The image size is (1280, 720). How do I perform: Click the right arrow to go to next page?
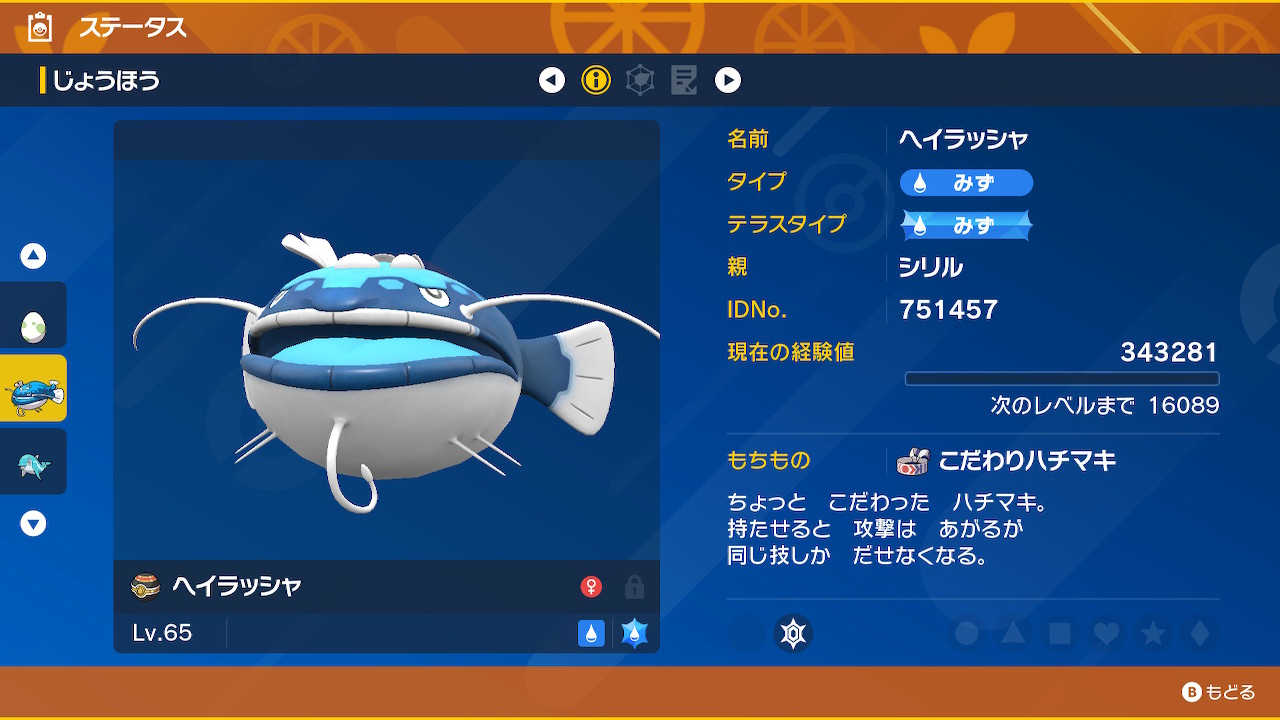(728, 80)
